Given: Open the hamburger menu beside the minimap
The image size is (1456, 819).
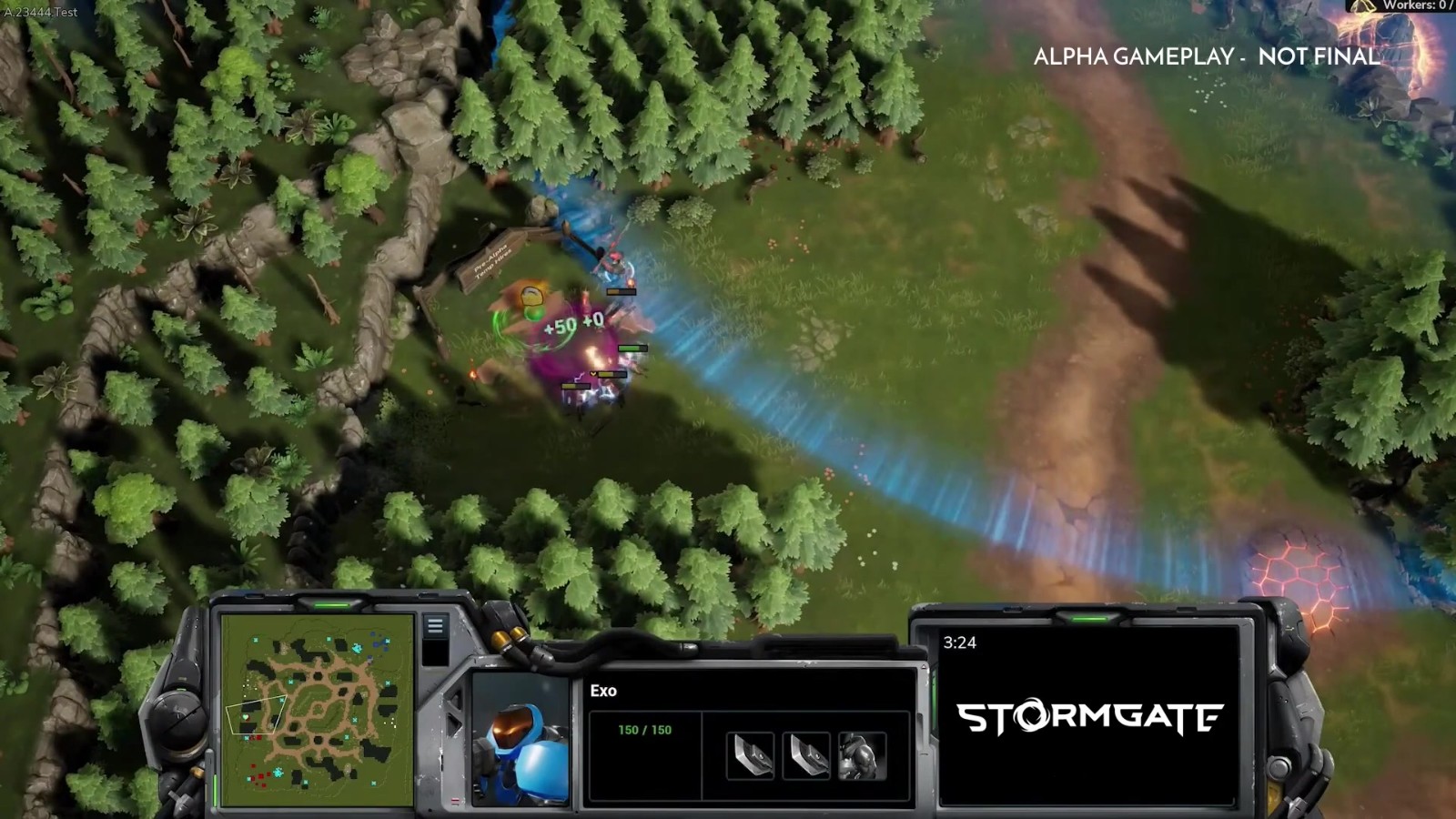Looking at the screenshot, I should point(435,627).
